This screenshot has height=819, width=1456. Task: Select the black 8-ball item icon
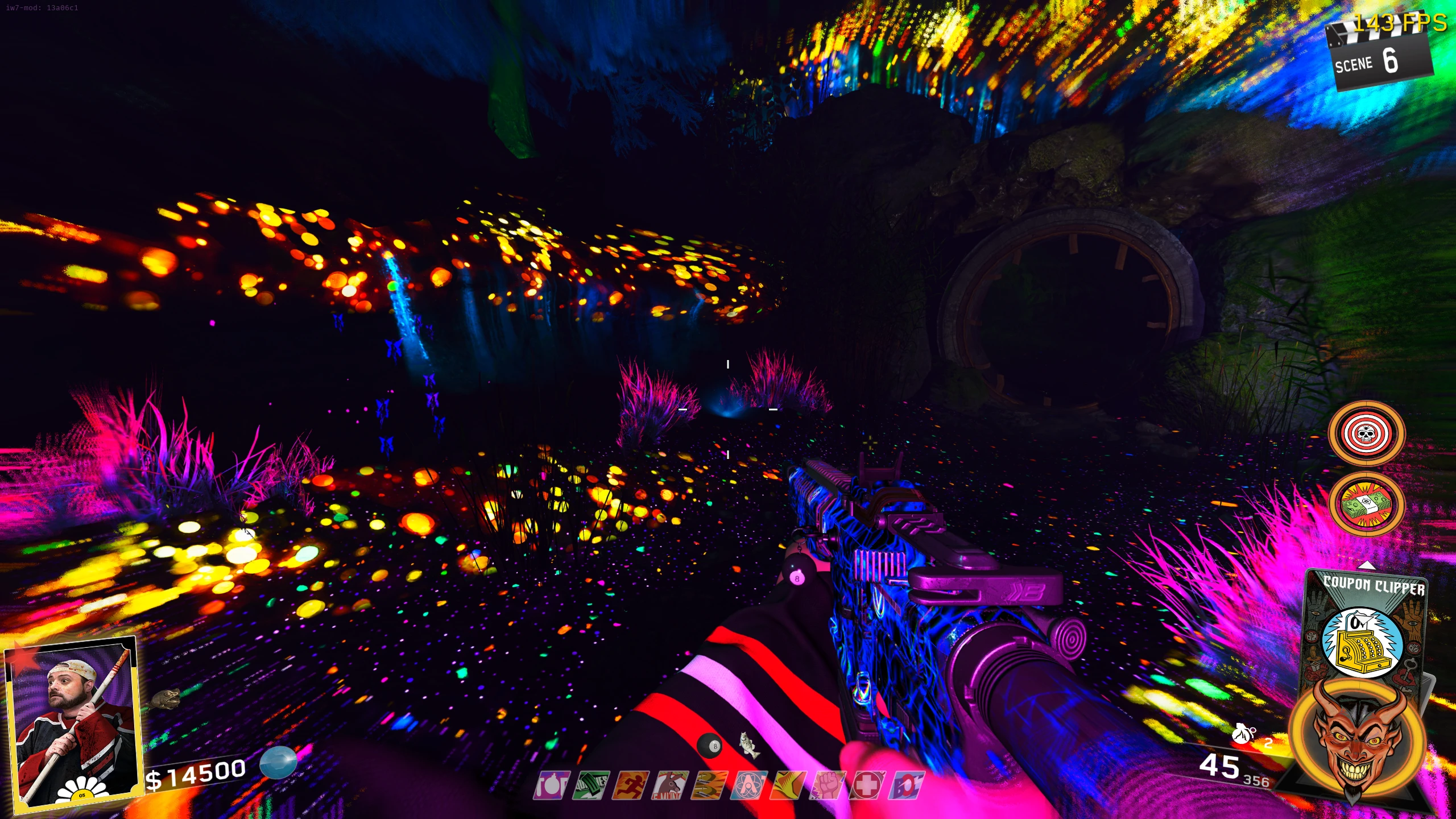click(710, 746)
